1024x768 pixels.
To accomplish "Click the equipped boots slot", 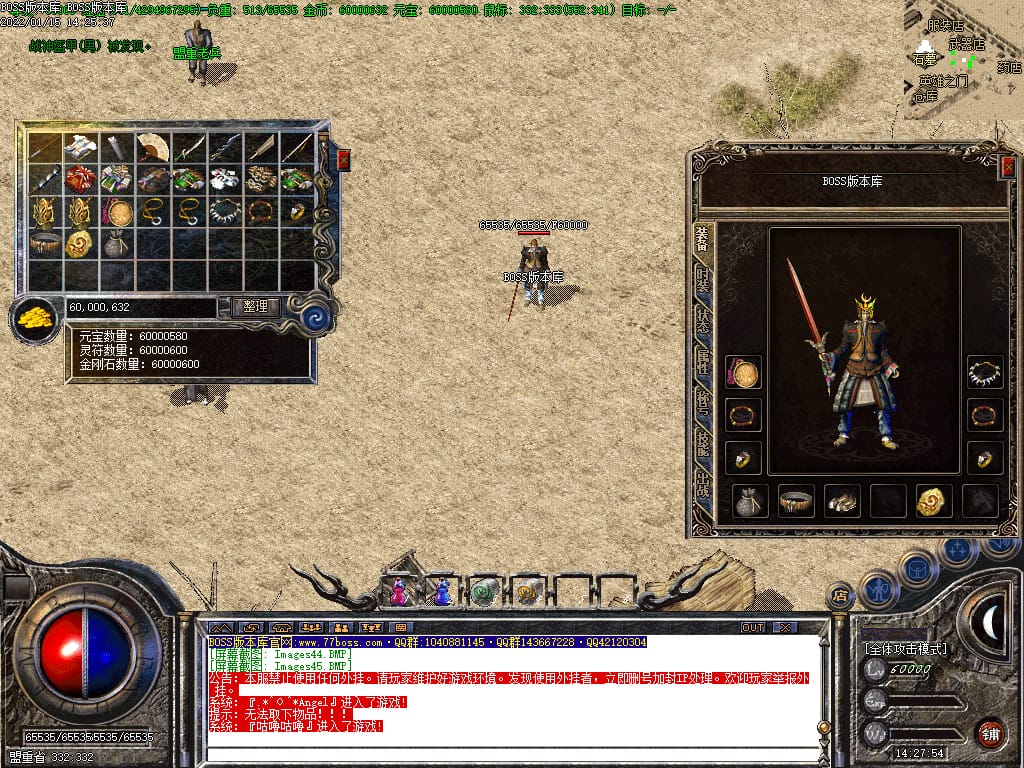I will 842,501.
